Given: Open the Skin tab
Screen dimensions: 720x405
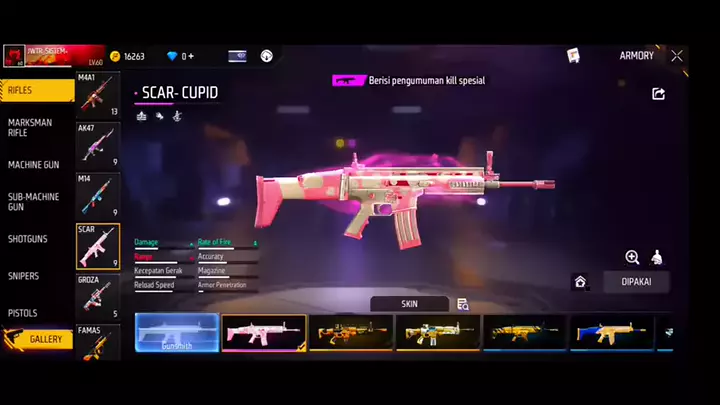Looking at the screenshot, I should pos(409,304).
